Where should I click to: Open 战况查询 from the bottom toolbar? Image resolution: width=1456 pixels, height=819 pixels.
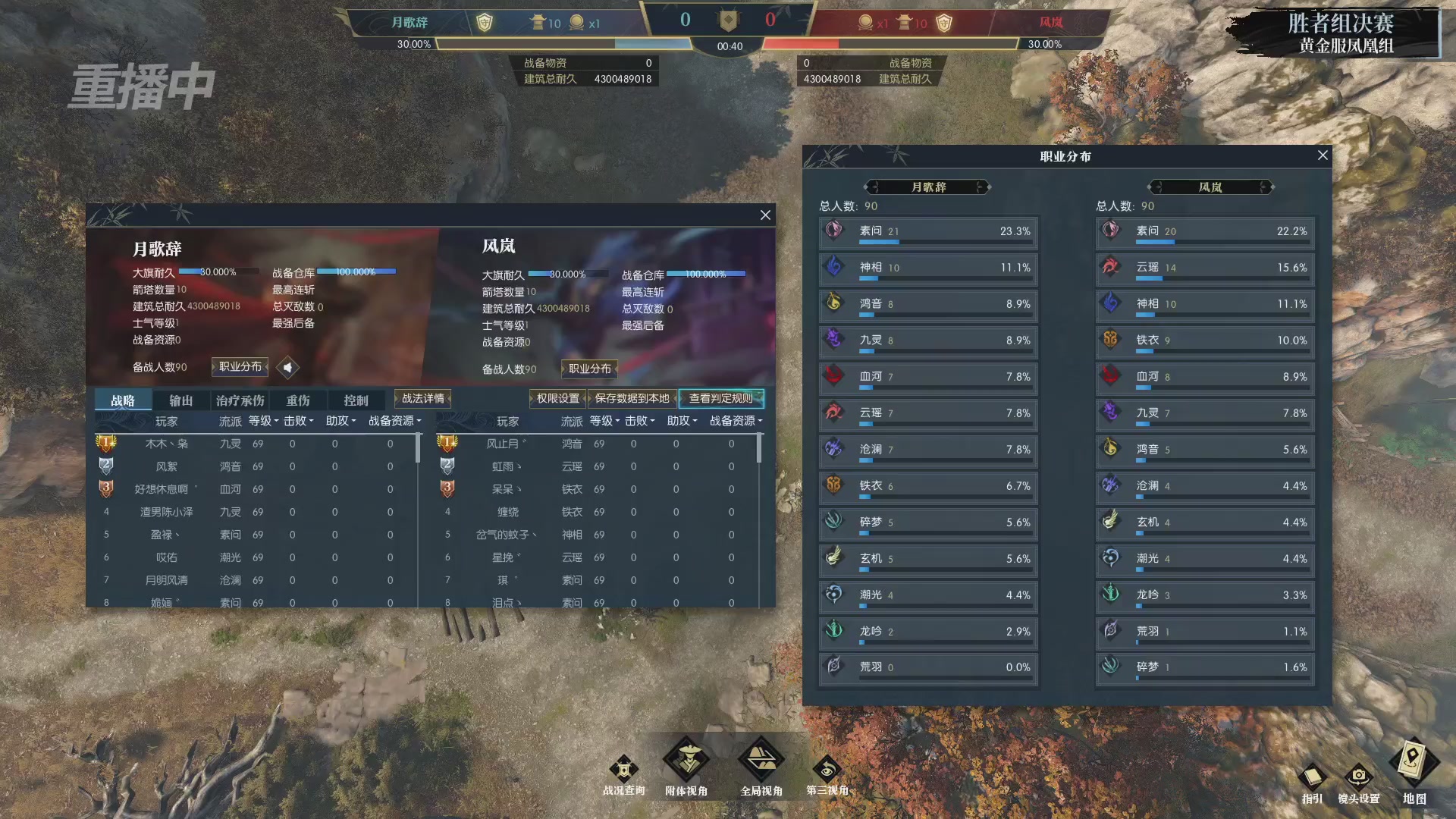click(x=623, y=767)
